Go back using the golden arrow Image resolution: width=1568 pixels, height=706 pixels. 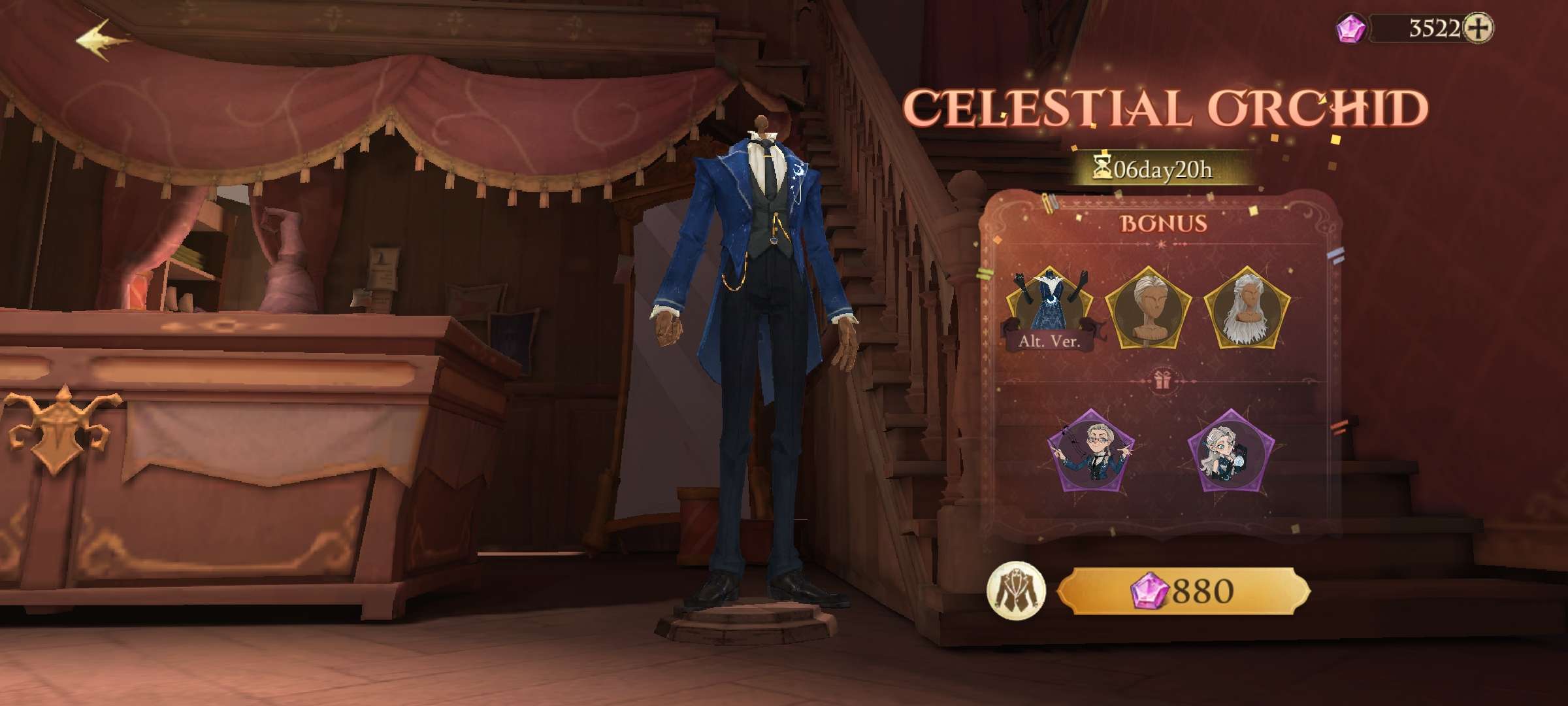(x=103, y=41)
